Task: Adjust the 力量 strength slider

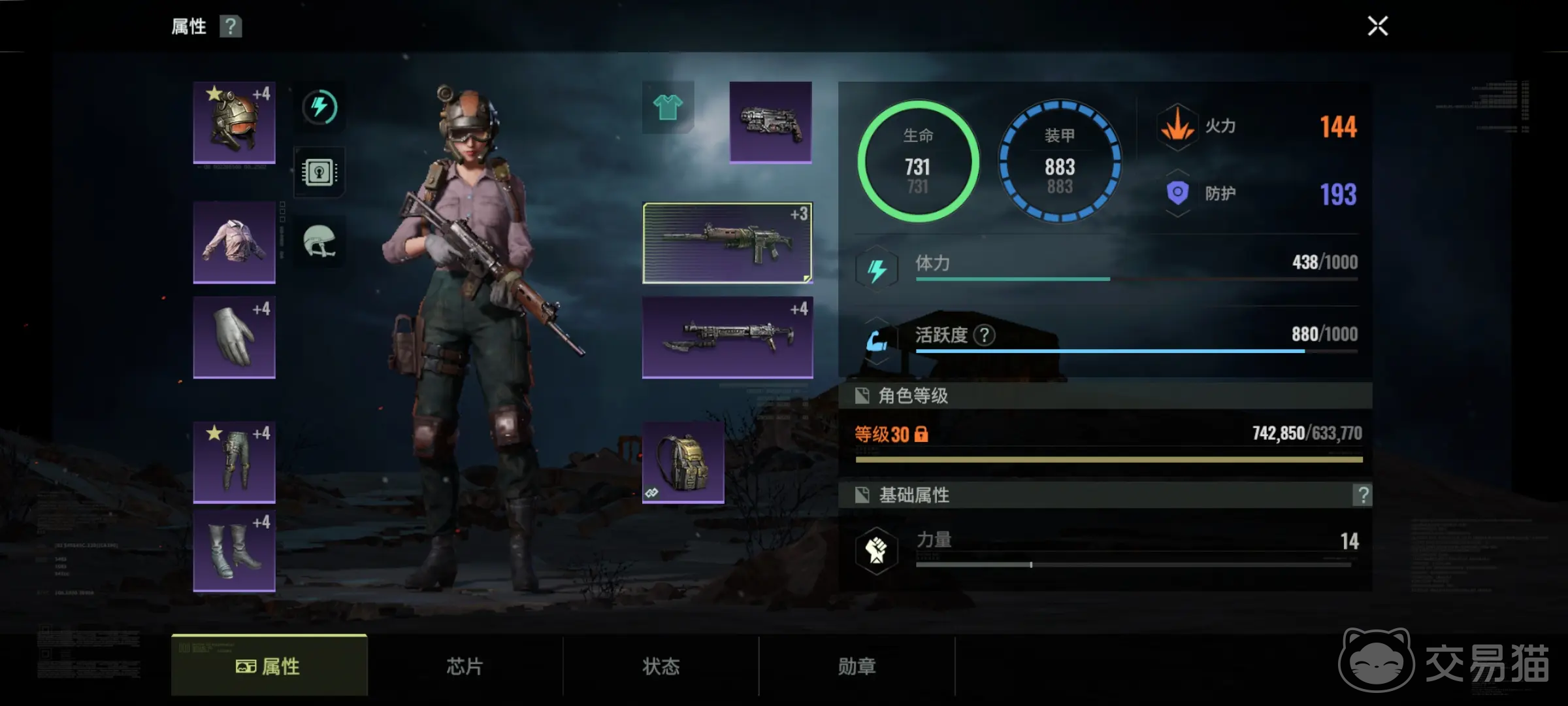Action: (1031, 563)
